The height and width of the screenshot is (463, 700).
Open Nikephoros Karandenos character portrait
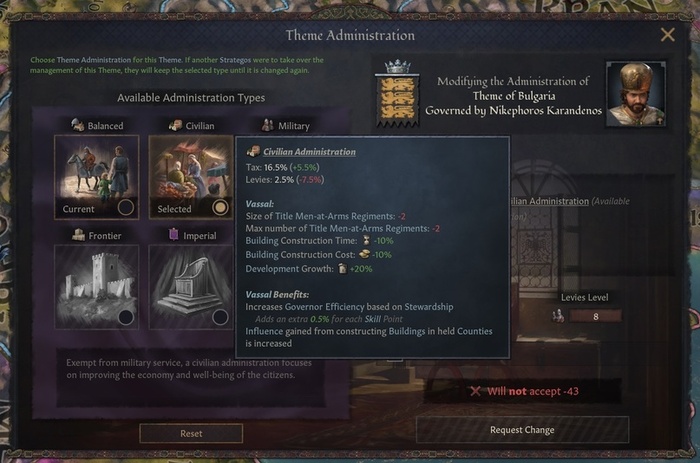642,96
